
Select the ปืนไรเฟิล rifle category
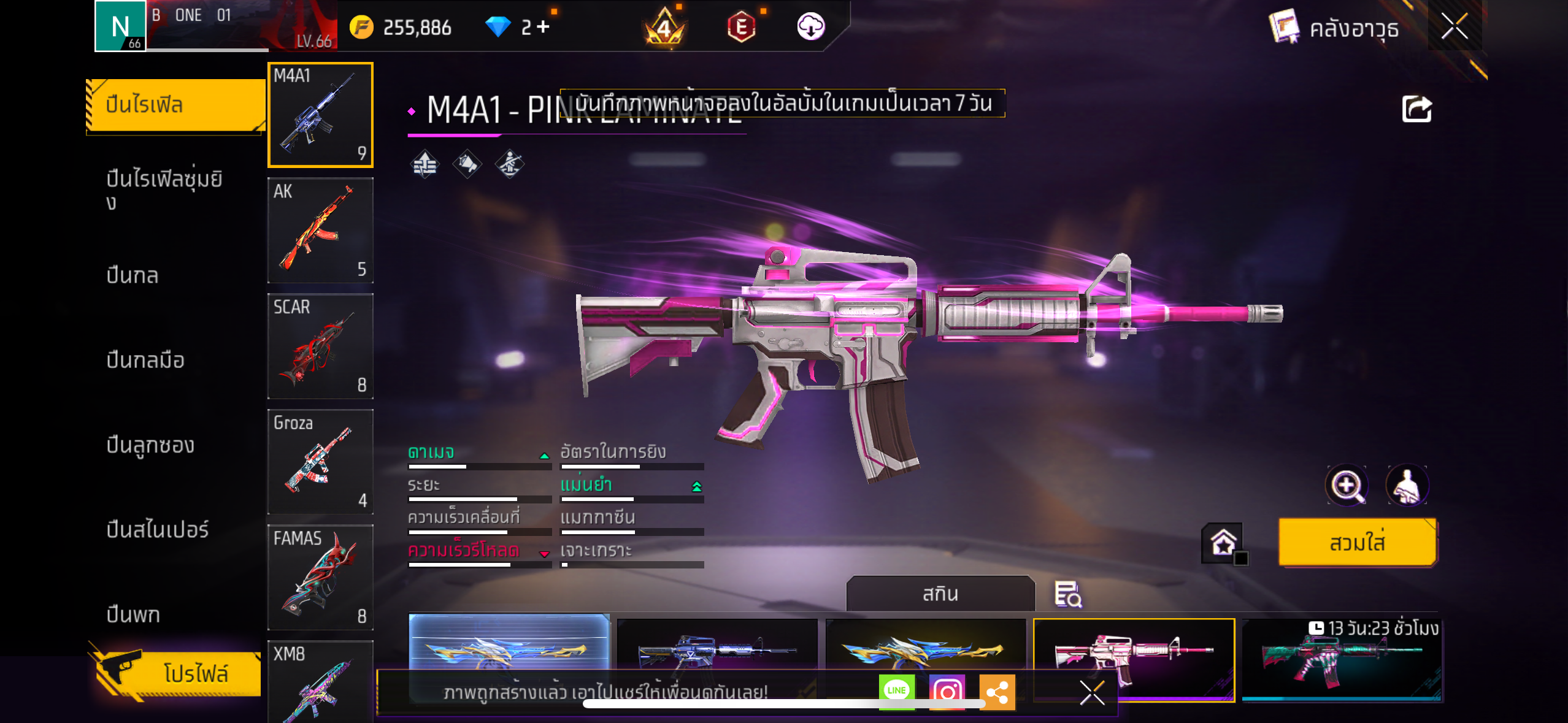[x=175, y=105]
